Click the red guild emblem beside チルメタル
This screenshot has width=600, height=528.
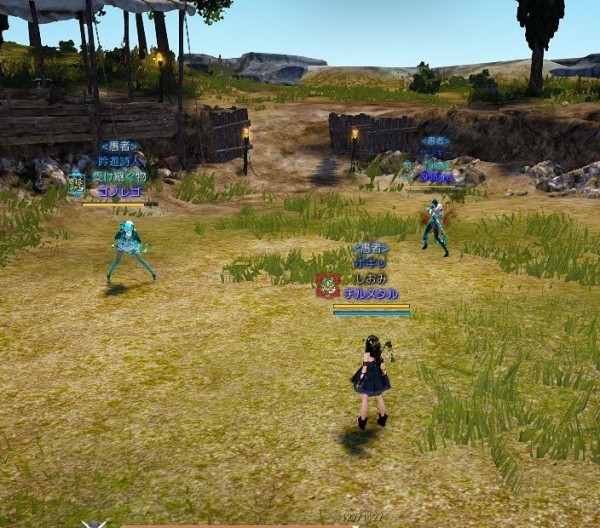pyautogui.click(x=327, y=286)
